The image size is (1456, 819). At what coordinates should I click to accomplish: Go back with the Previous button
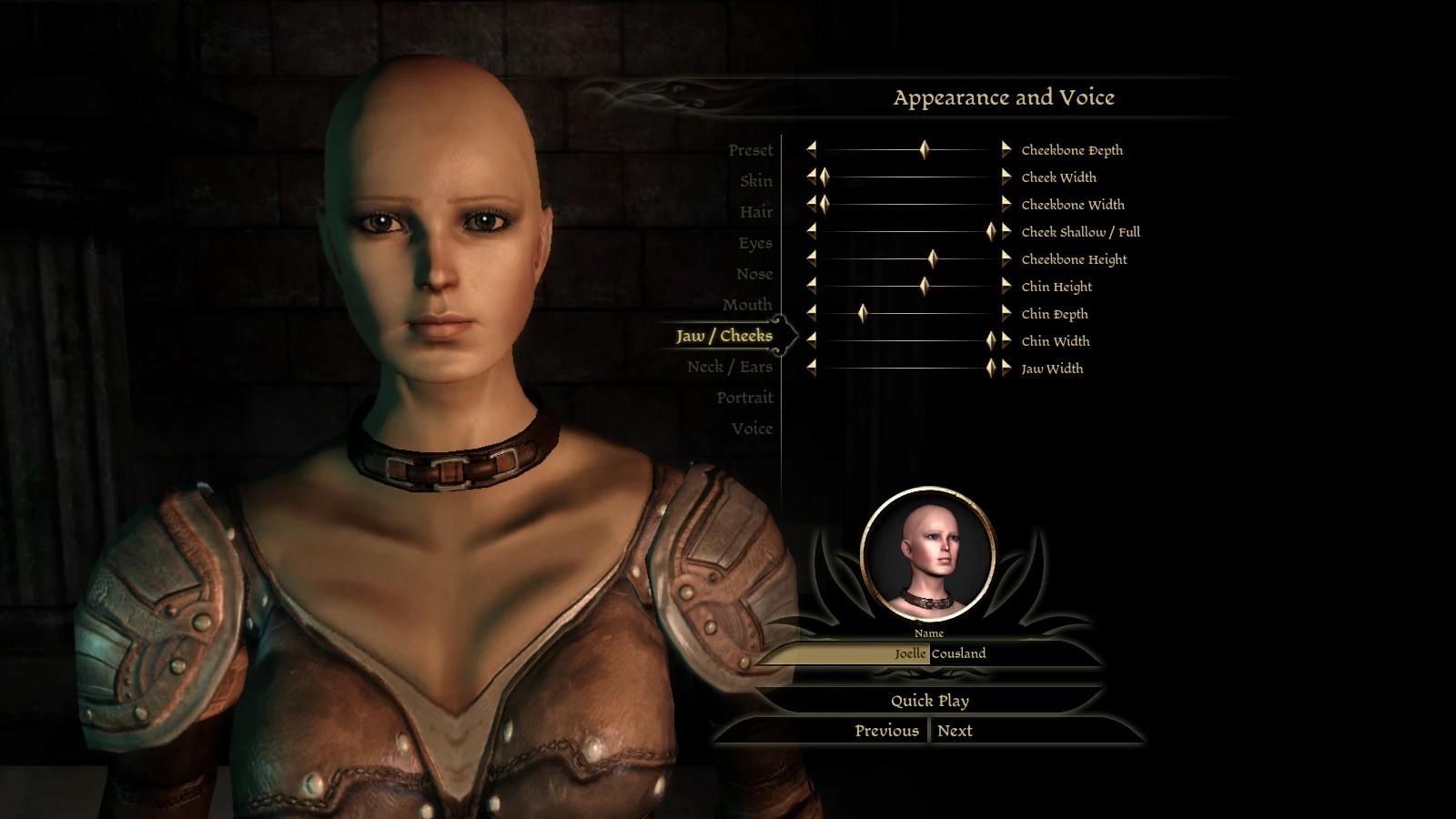click(886, 731)
